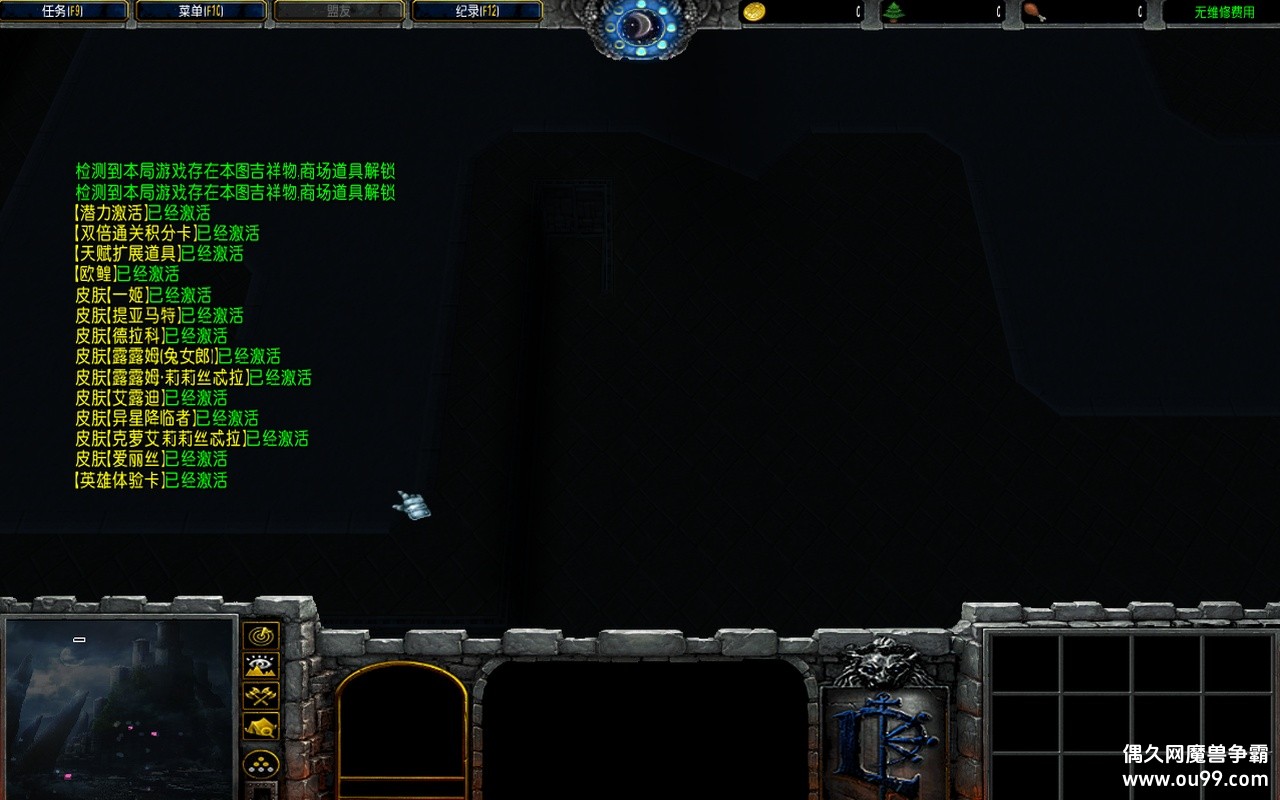Toggle ally color mode crossed-axes button
The width and height of the screenshot is (1280, 800).
[x=261, y=696]
